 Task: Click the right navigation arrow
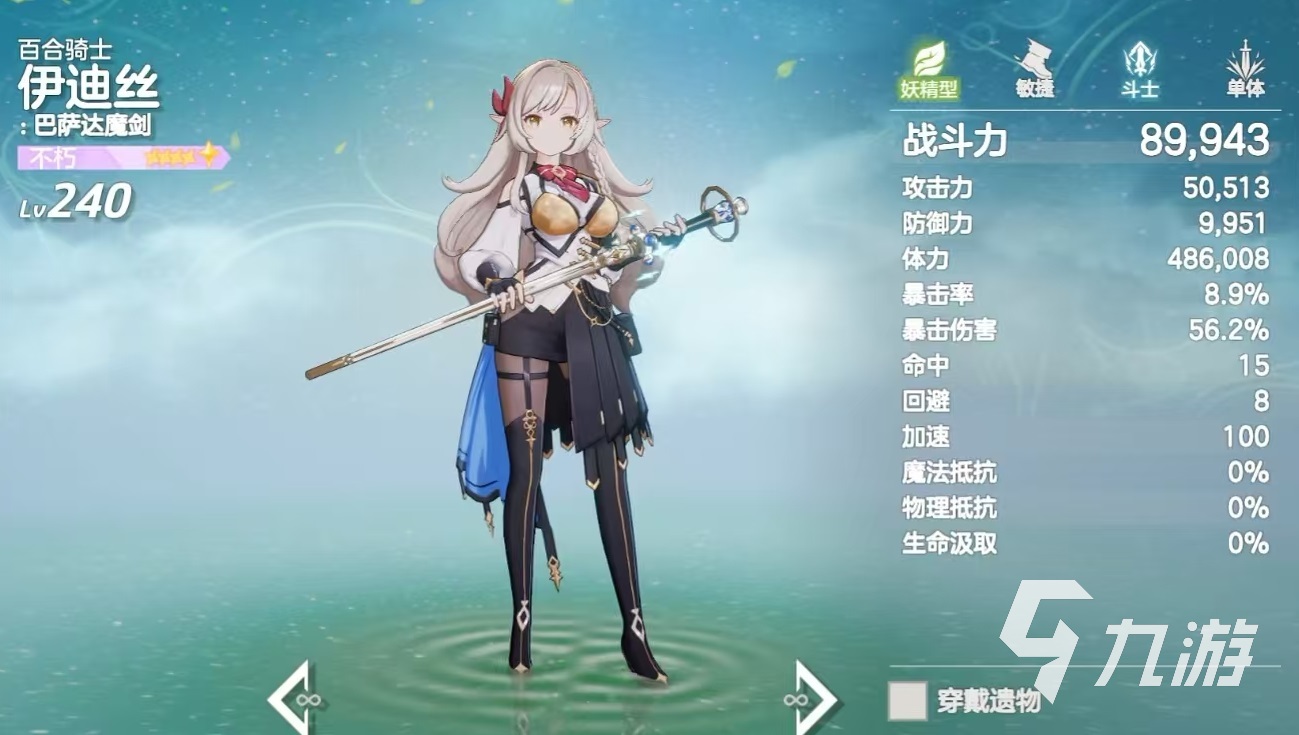[810, 698]
